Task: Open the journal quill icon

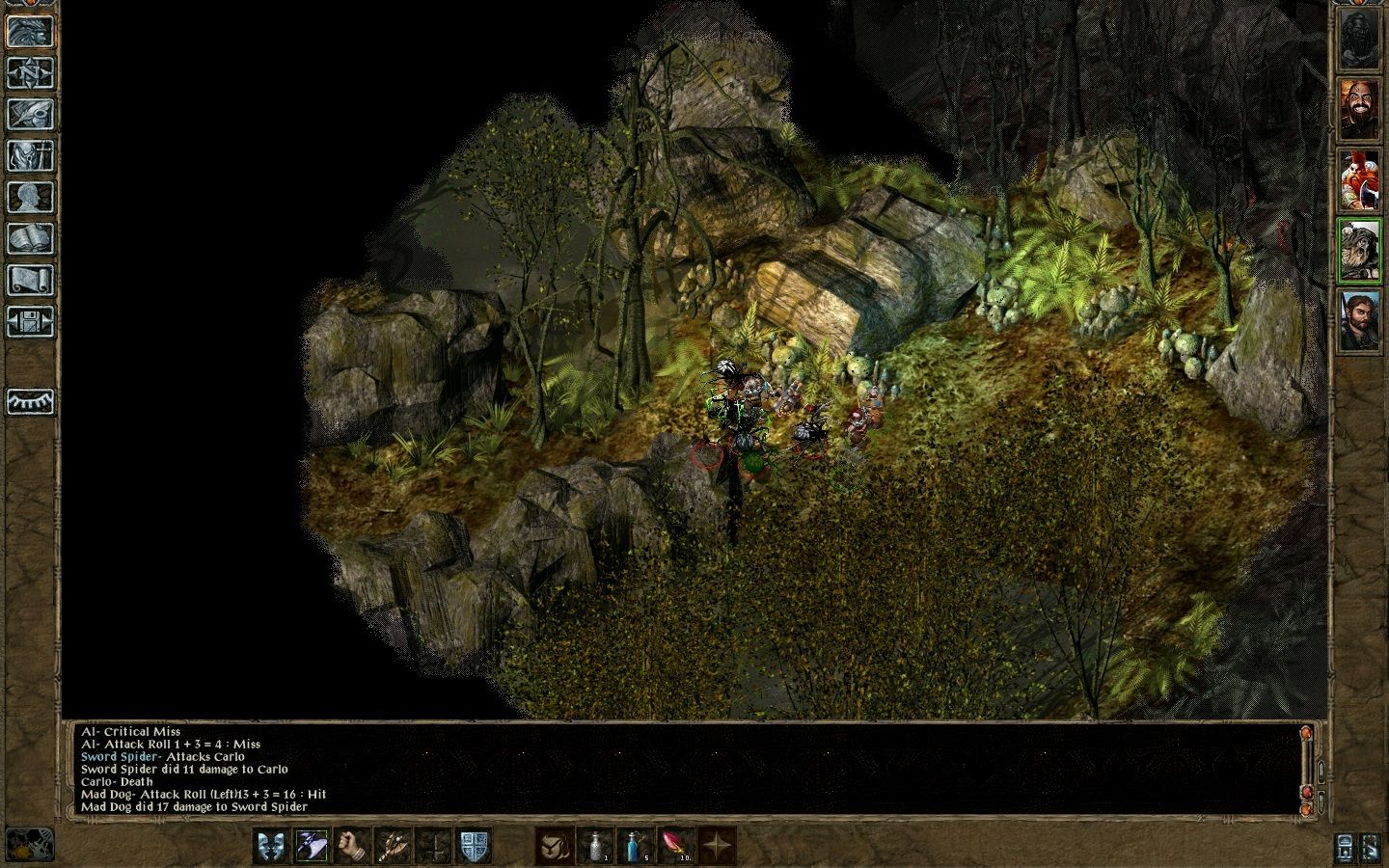Action: [30, 114]
